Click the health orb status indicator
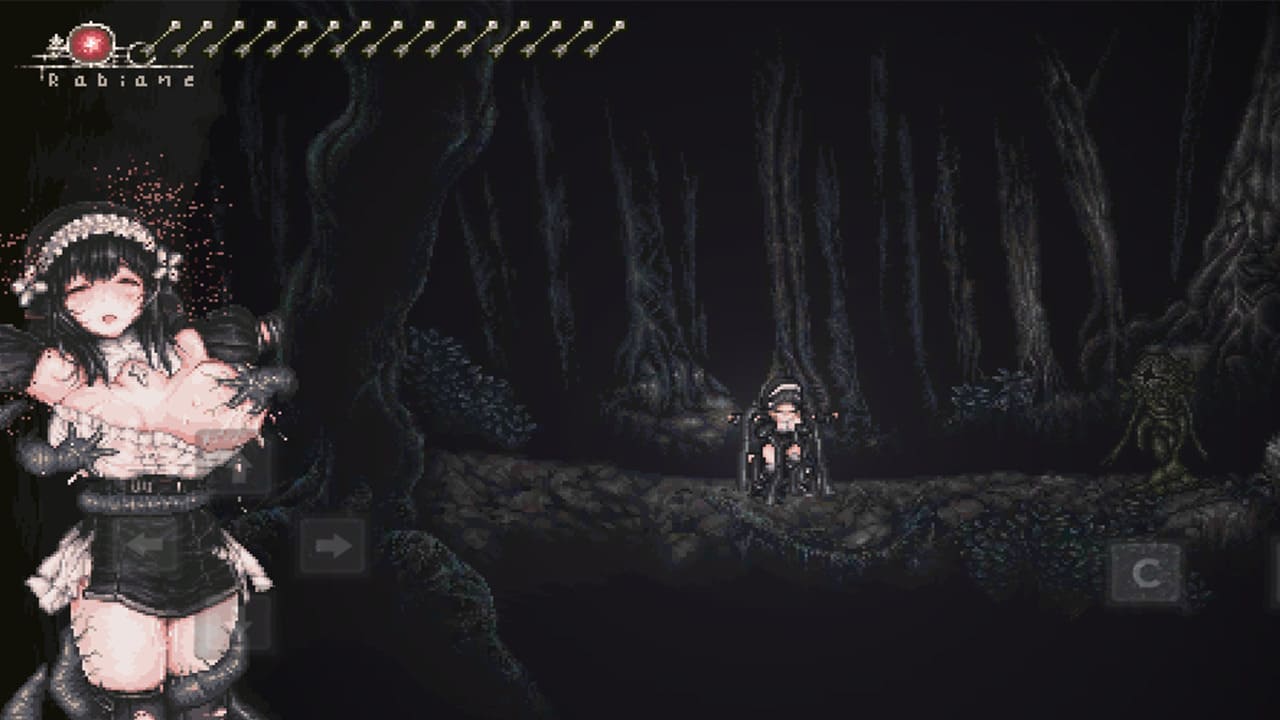Image resolution: width=1280 pixels, height=720 pixels. coord(90,45)
